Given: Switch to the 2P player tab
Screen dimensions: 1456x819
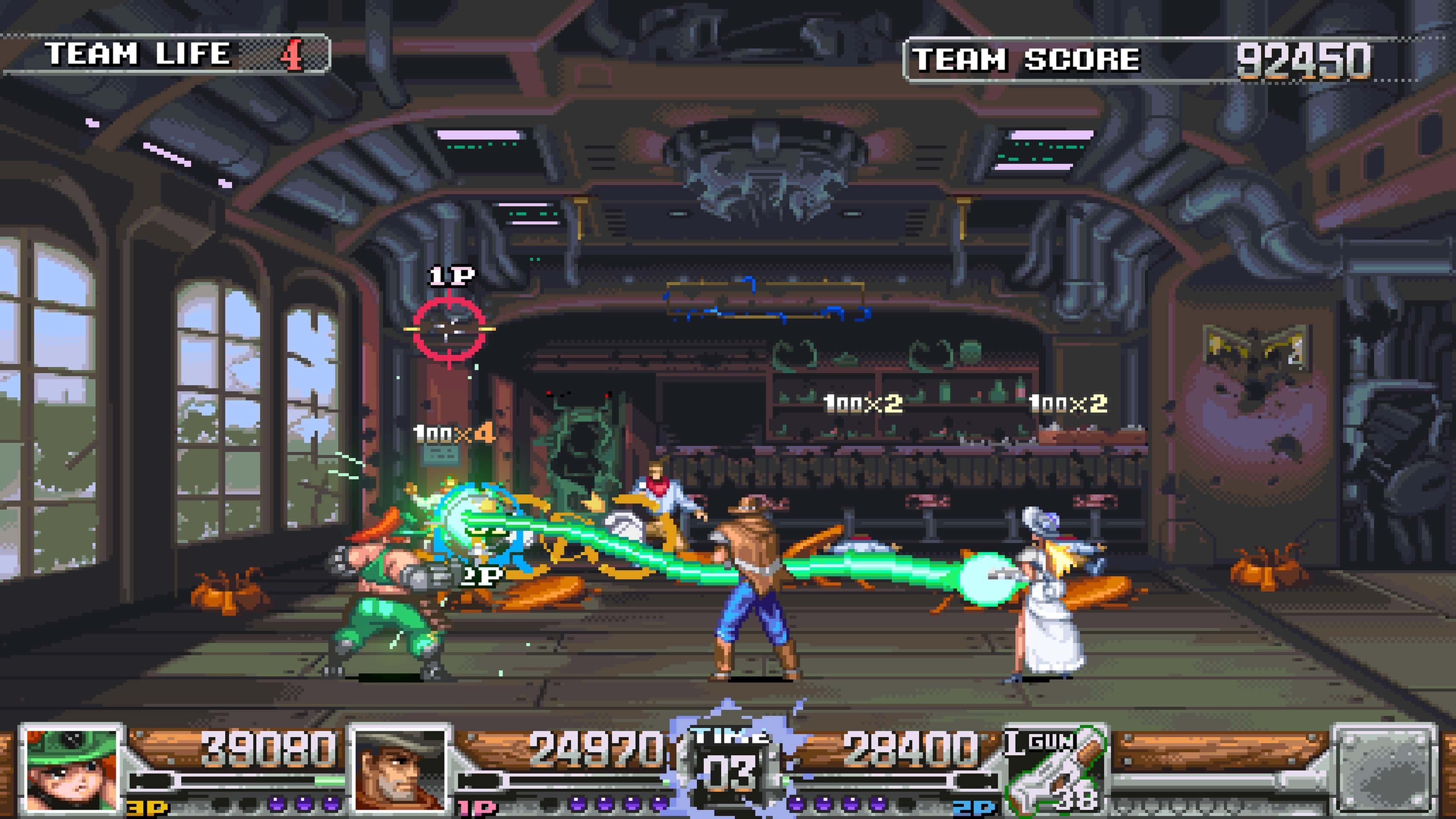Looking at the screenshot, I should [972, 808].
